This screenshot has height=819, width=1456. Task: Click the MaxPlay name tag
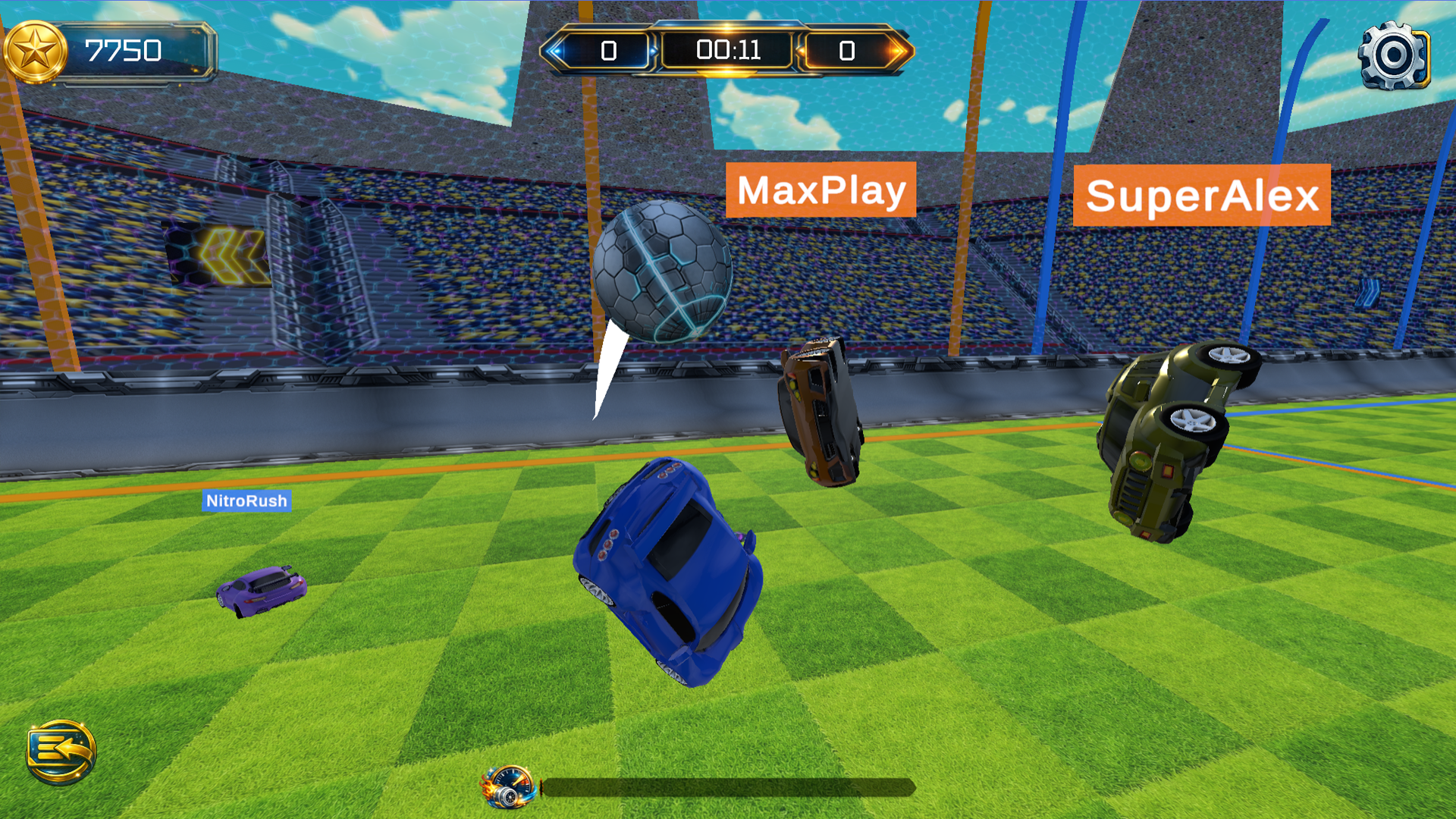point(822,192)
